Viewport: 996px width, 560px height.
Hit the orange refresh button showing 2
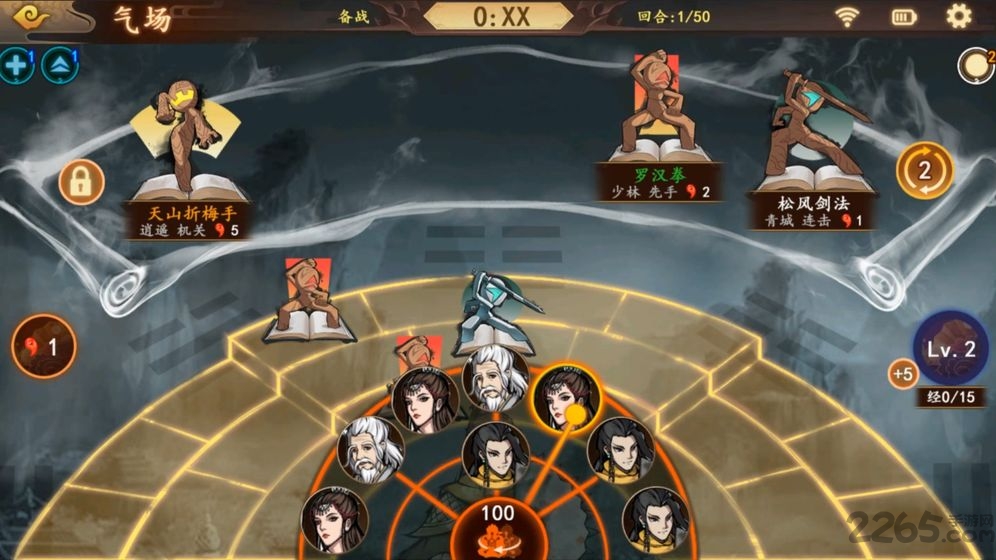point(923,170)
